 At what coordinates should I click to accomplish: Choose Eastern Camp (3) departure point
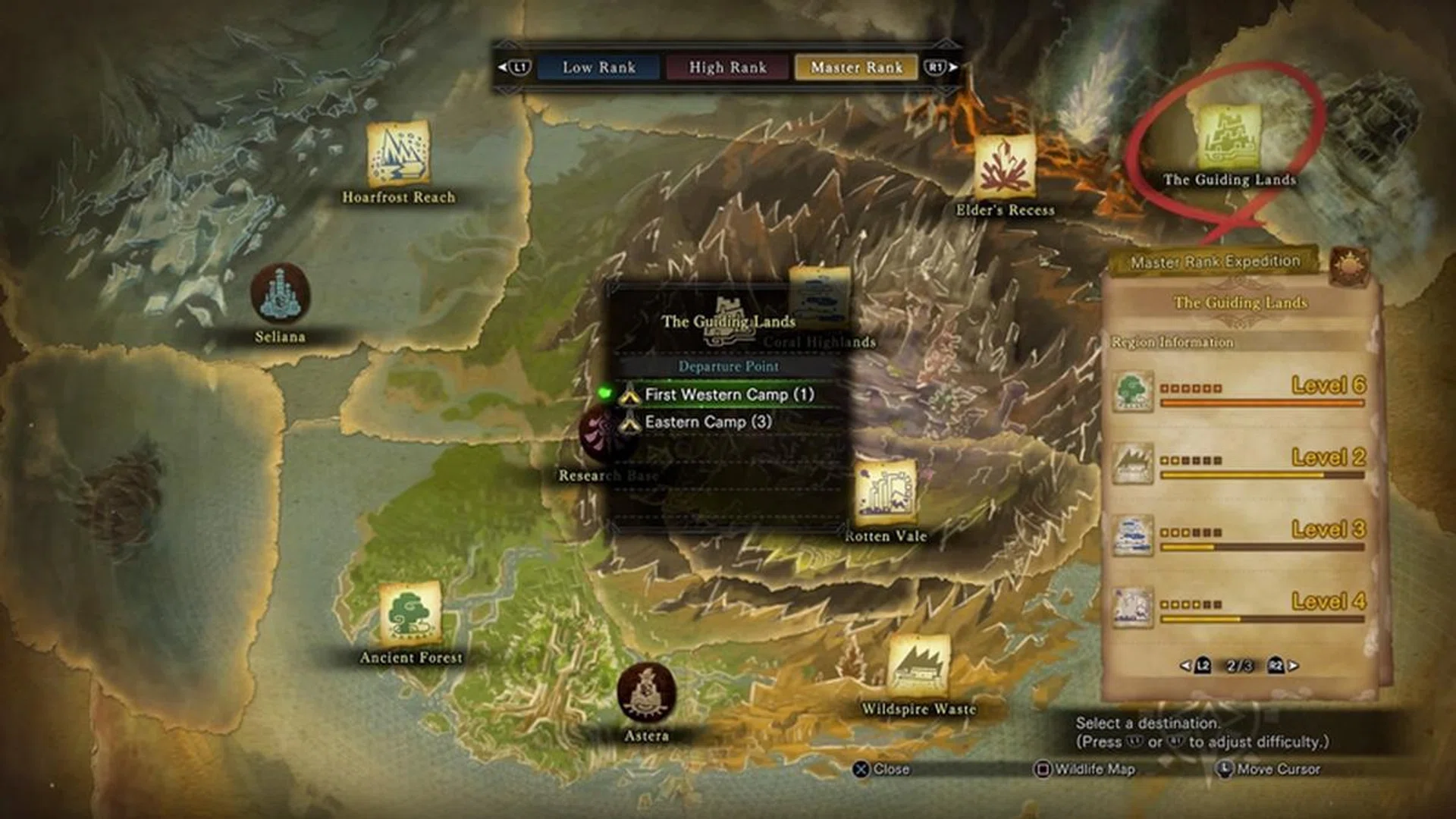[x=708, y=422]
